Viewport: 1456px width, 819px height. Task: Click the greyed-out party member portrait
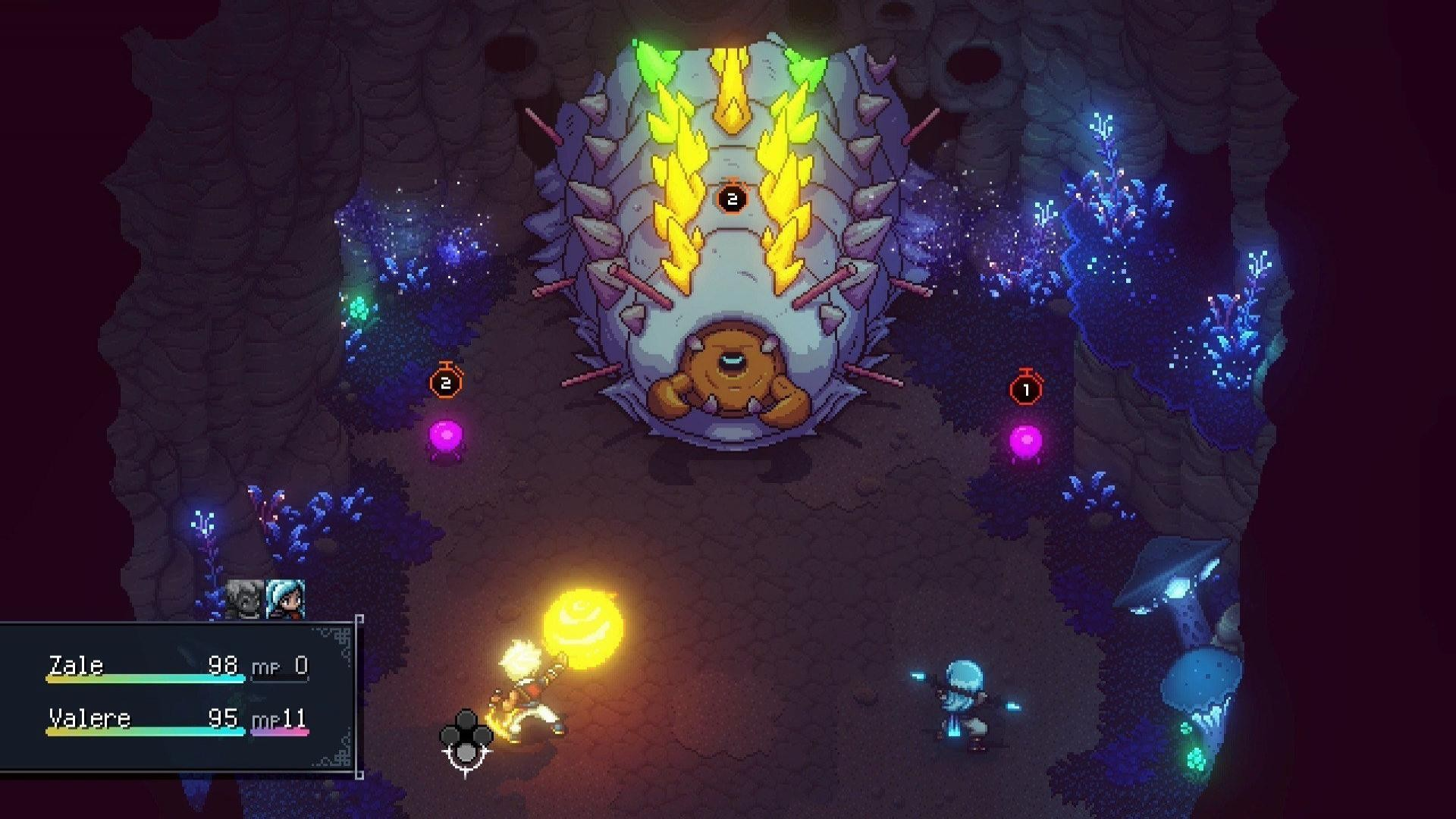click(245, 599)
